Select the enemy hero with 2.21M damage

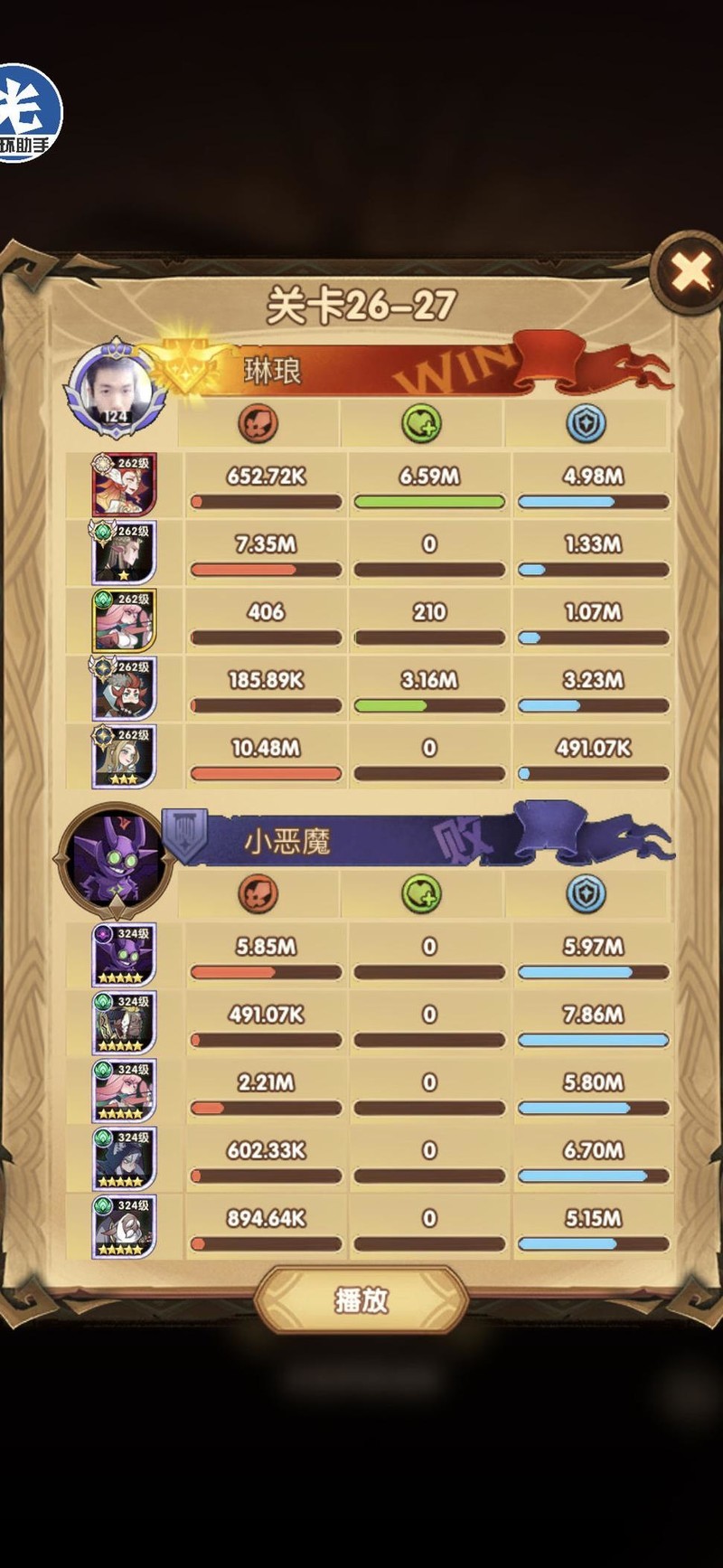coord(125,1091)
